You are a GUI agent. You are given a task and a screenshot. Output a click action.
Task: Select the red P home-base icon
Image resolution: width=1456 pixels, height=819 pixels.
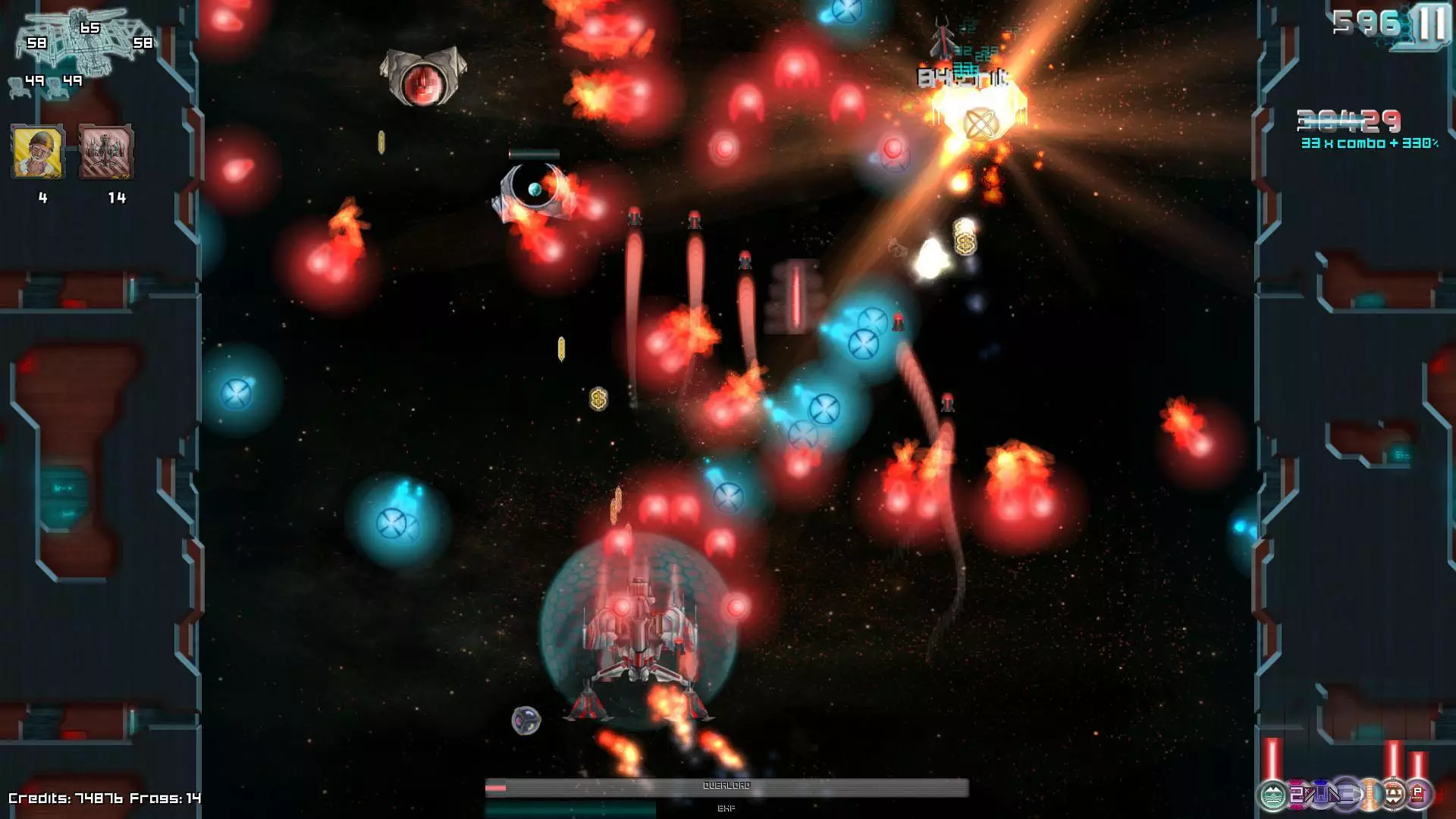[x=1417, y=795]
